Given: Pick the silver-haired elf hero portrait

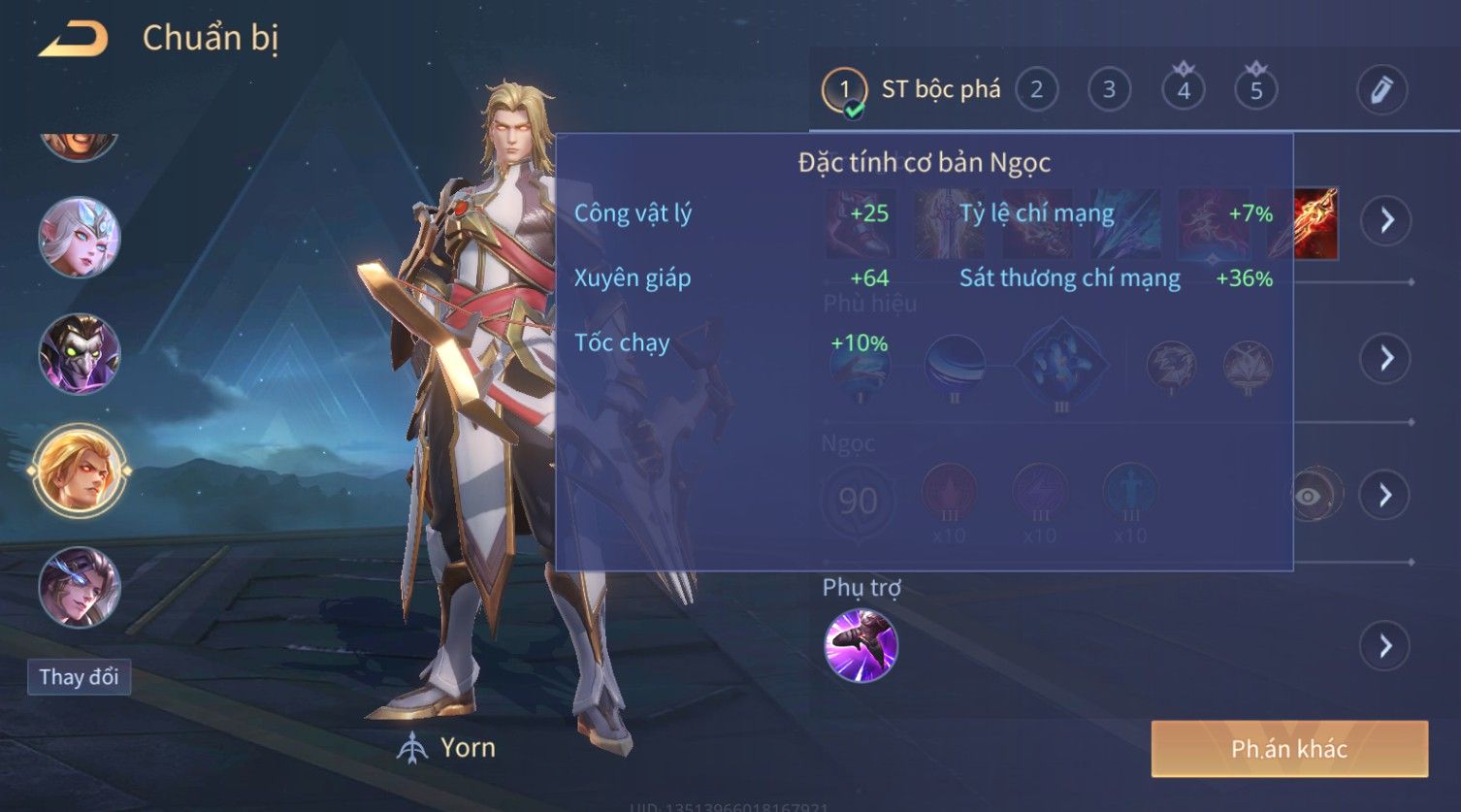Looking at the screenshot, I should click(x=80, y=238).
